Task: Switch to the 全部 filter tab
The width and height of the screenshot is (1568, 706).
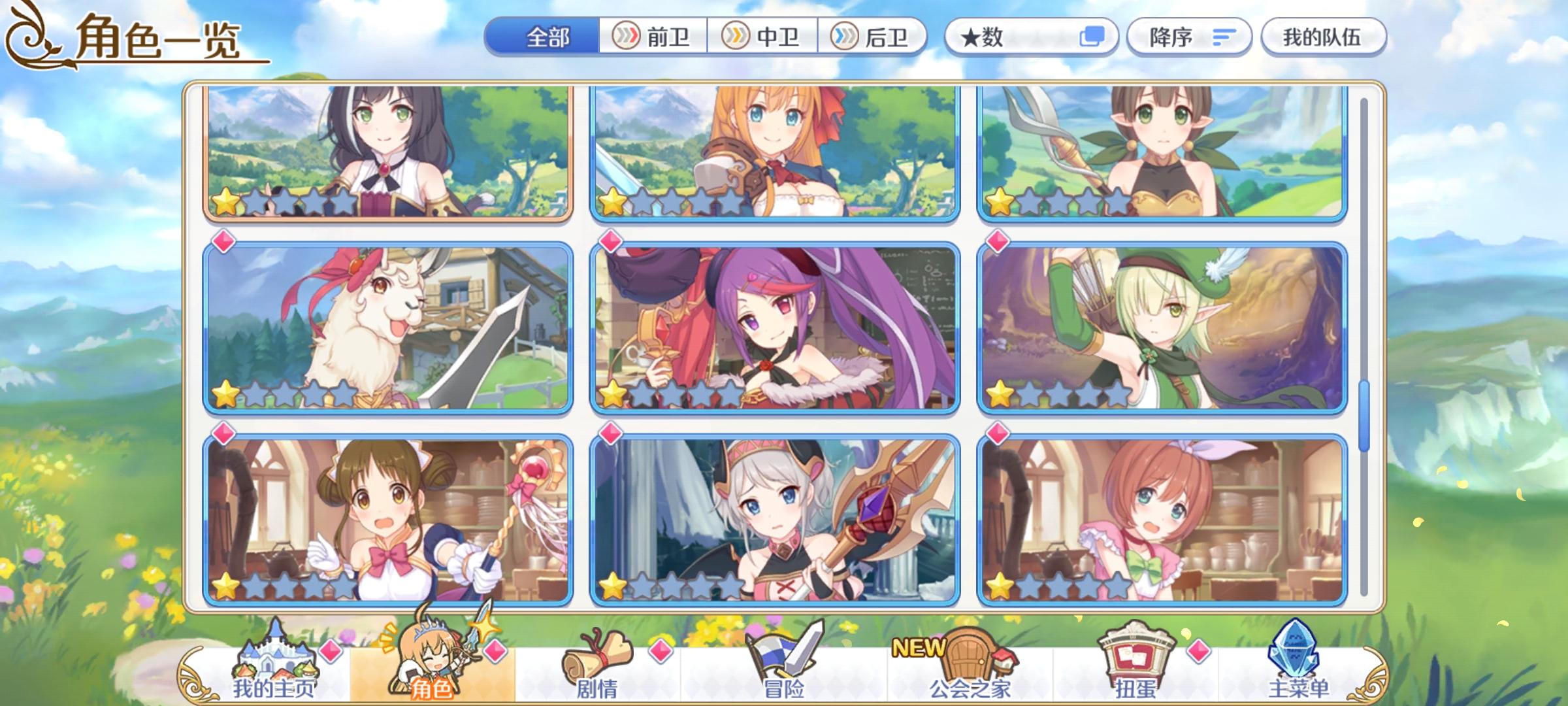Action: pos(547,37)
